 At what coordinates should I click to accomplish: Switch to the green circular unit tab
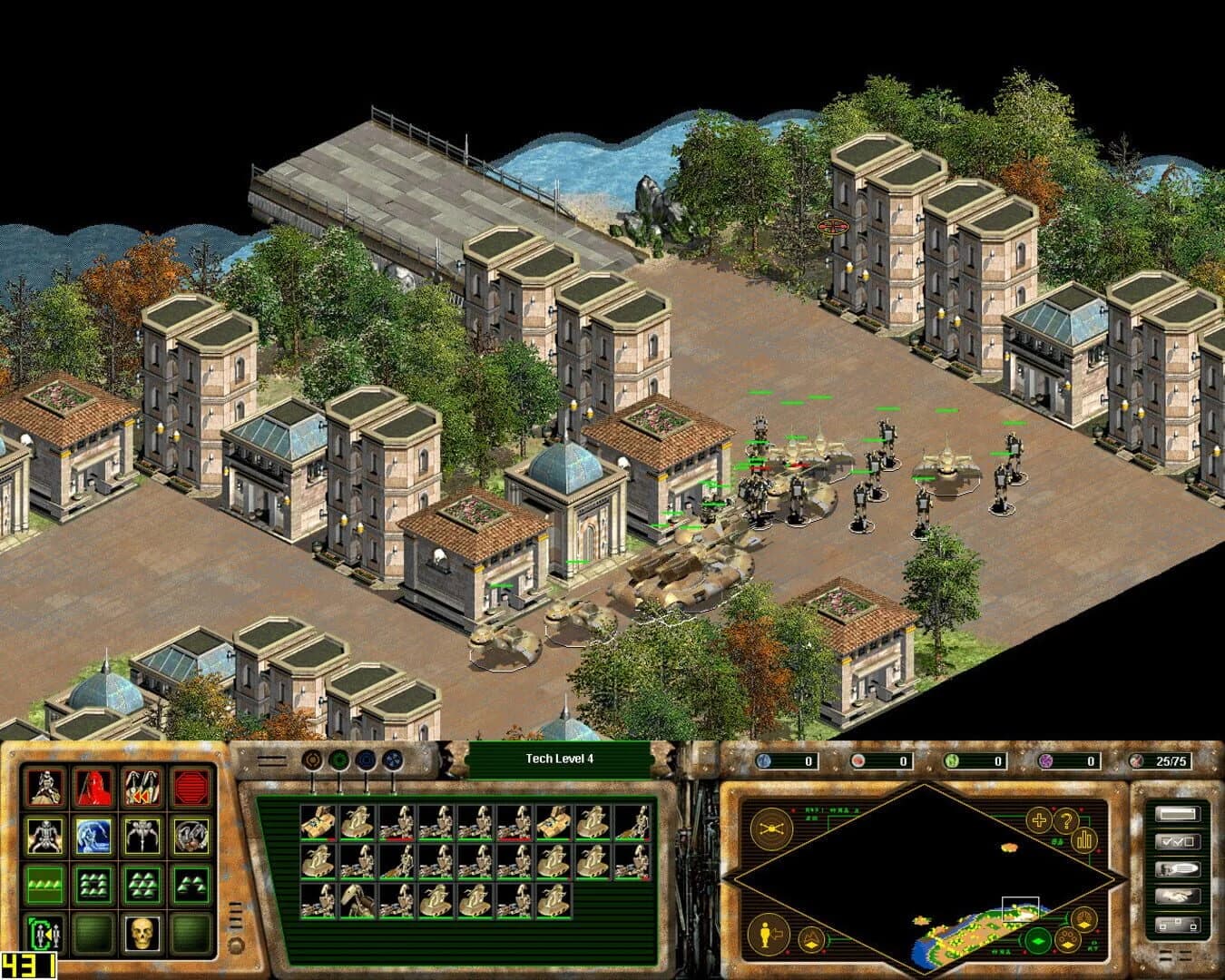click(339, 759)
